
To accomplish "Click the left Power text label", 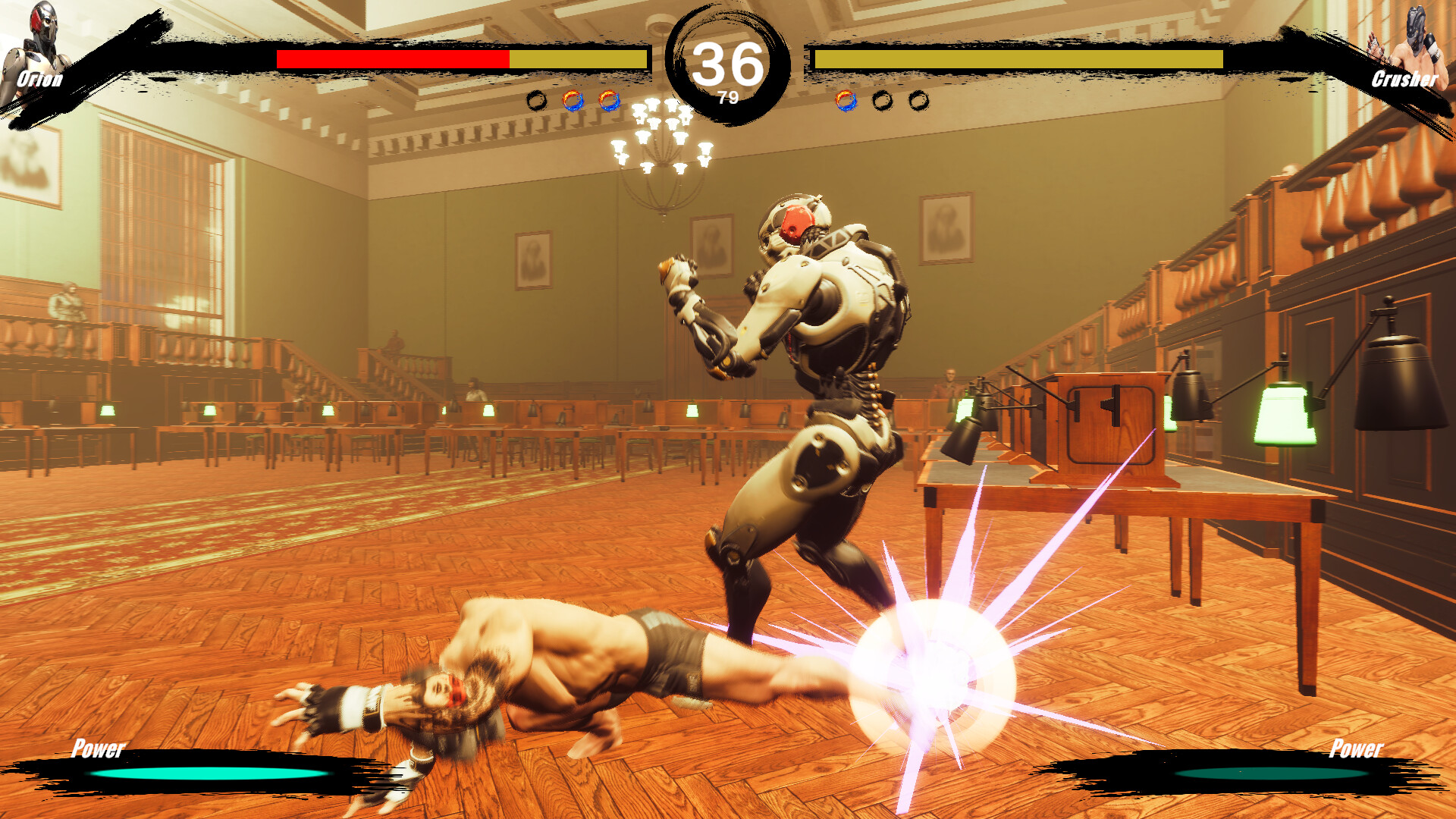I will pyautogui.click(x=97, y=752).
